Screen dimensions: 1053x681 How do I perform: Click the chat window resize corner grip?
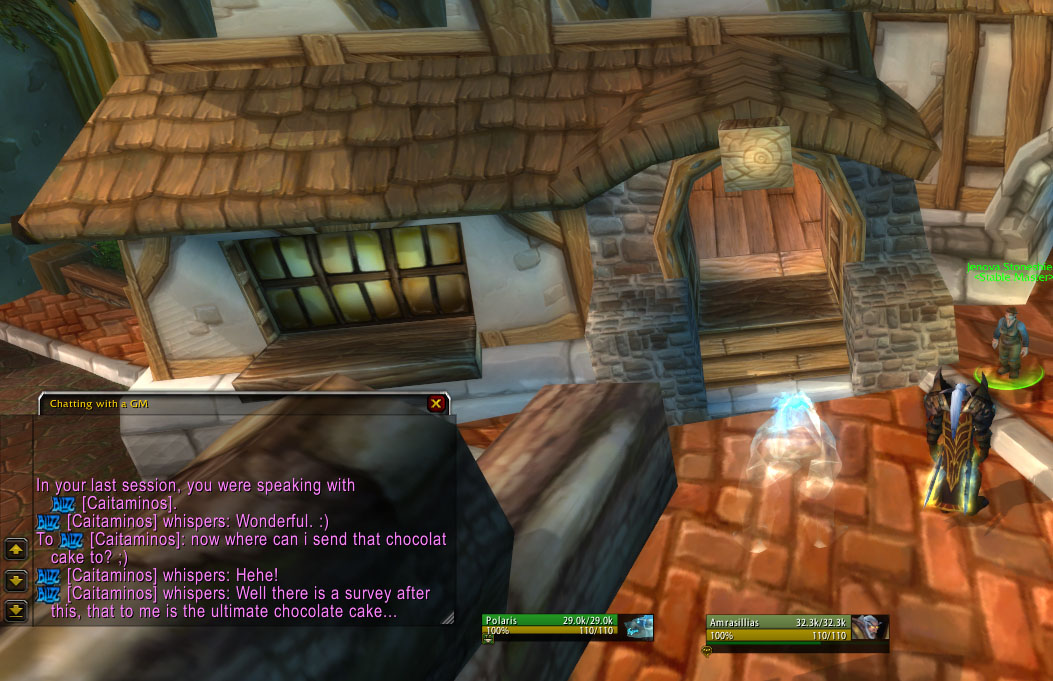pyautogui.click(x=448, y=618)
